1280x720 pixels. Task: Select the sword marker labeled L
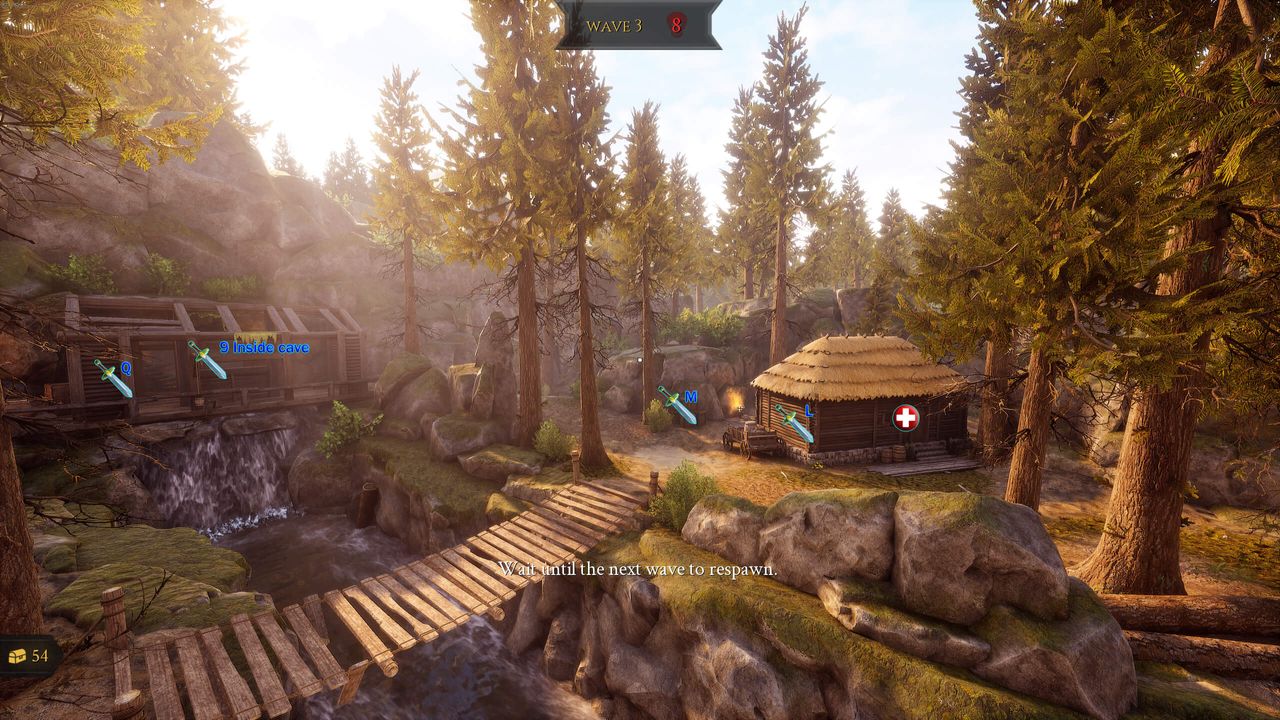click(x=795, y=423)
